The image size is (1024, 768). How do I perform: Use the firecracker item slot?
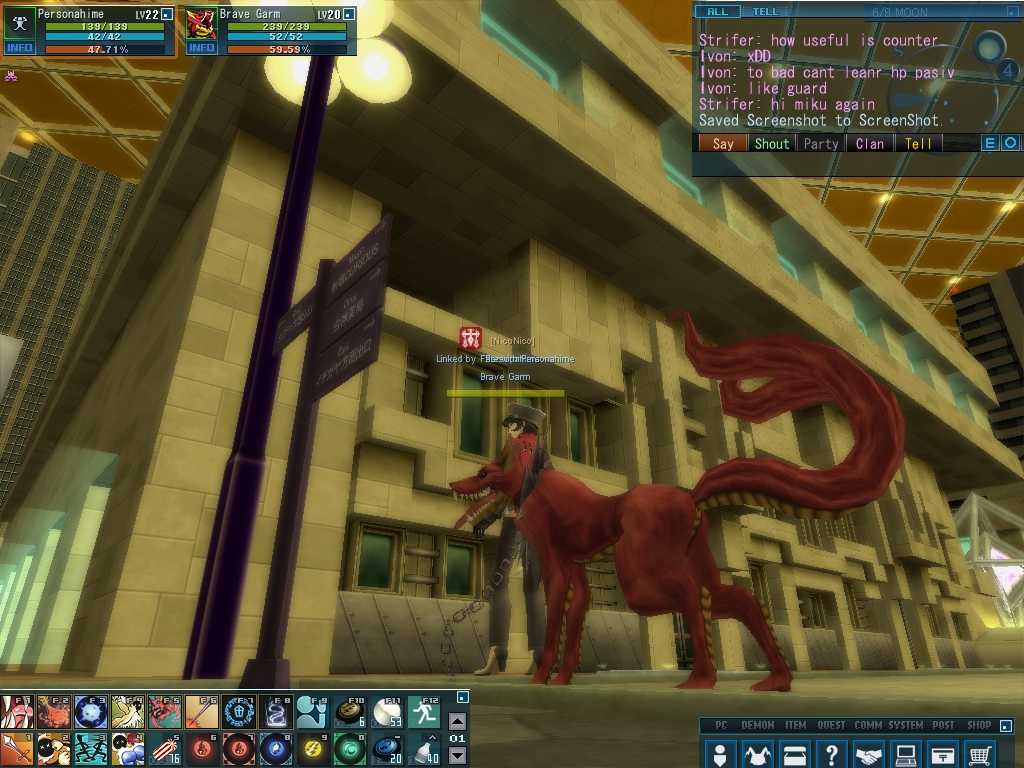coord(165,749)
